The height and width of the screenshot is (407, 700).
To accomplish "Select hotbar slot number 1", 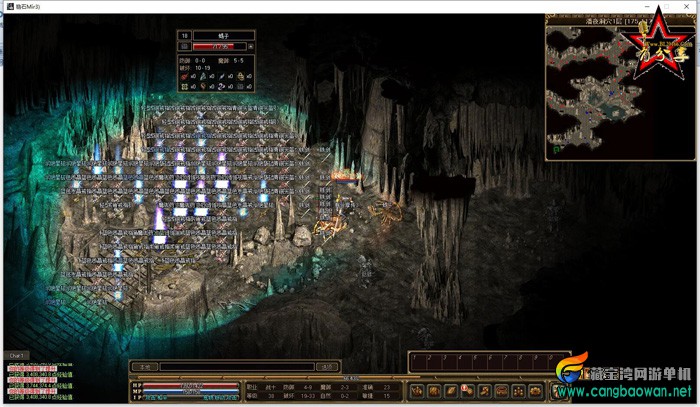I will pos(418,361).
